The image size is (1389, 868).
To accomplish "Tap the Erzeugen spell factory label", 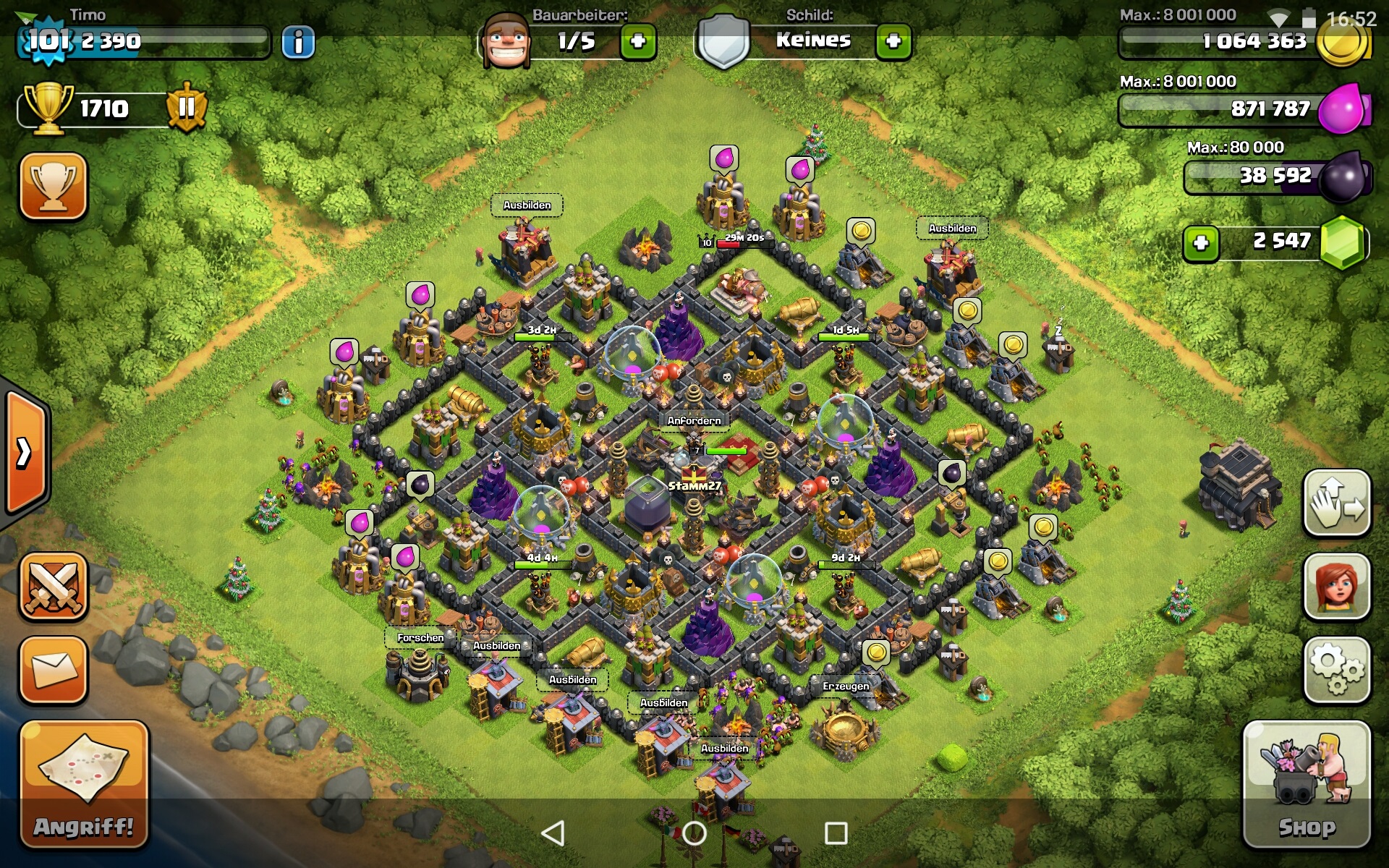I will pos(846,686).
